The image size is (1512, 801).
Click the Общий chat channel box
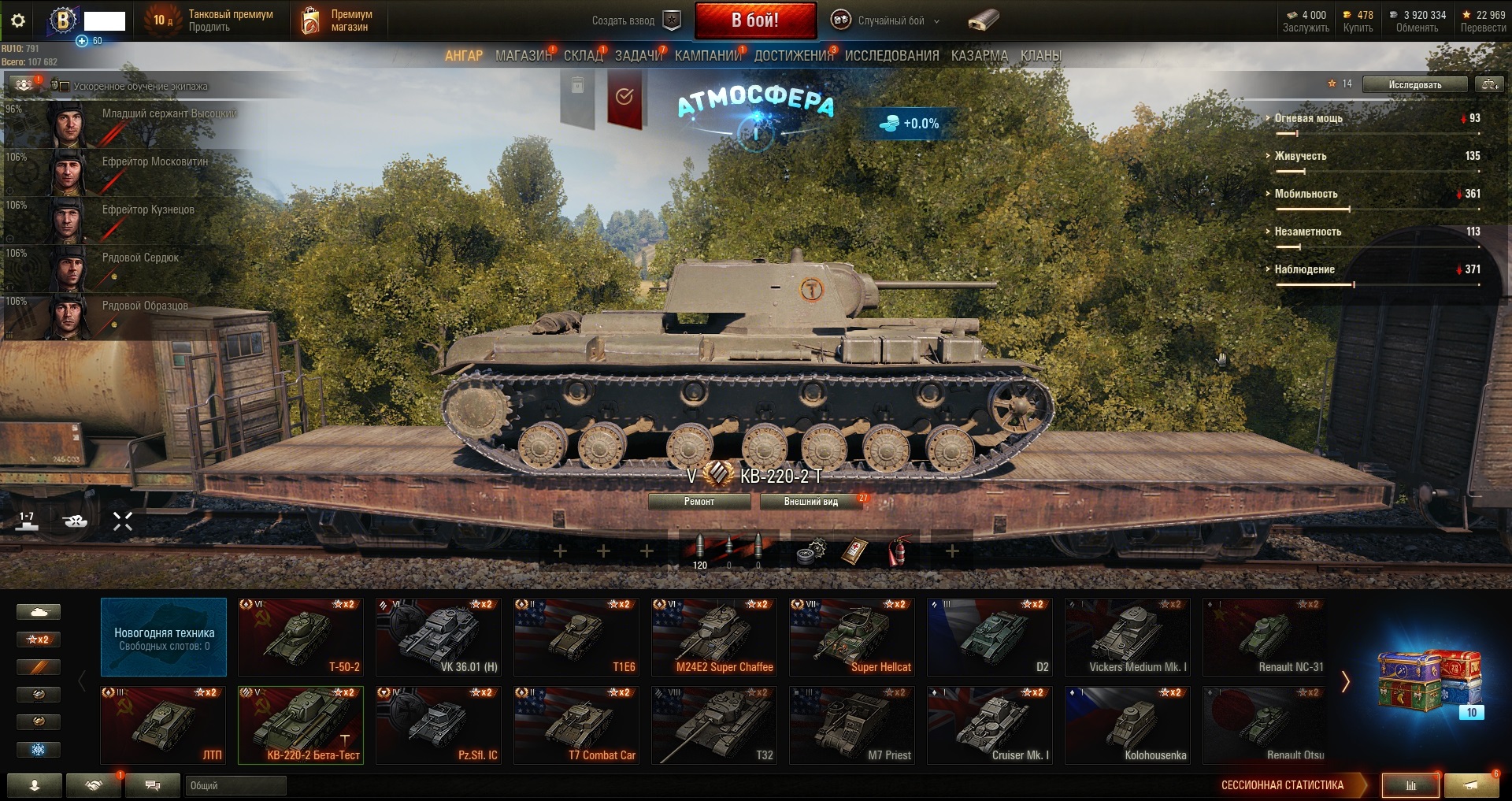pos(235,785)
